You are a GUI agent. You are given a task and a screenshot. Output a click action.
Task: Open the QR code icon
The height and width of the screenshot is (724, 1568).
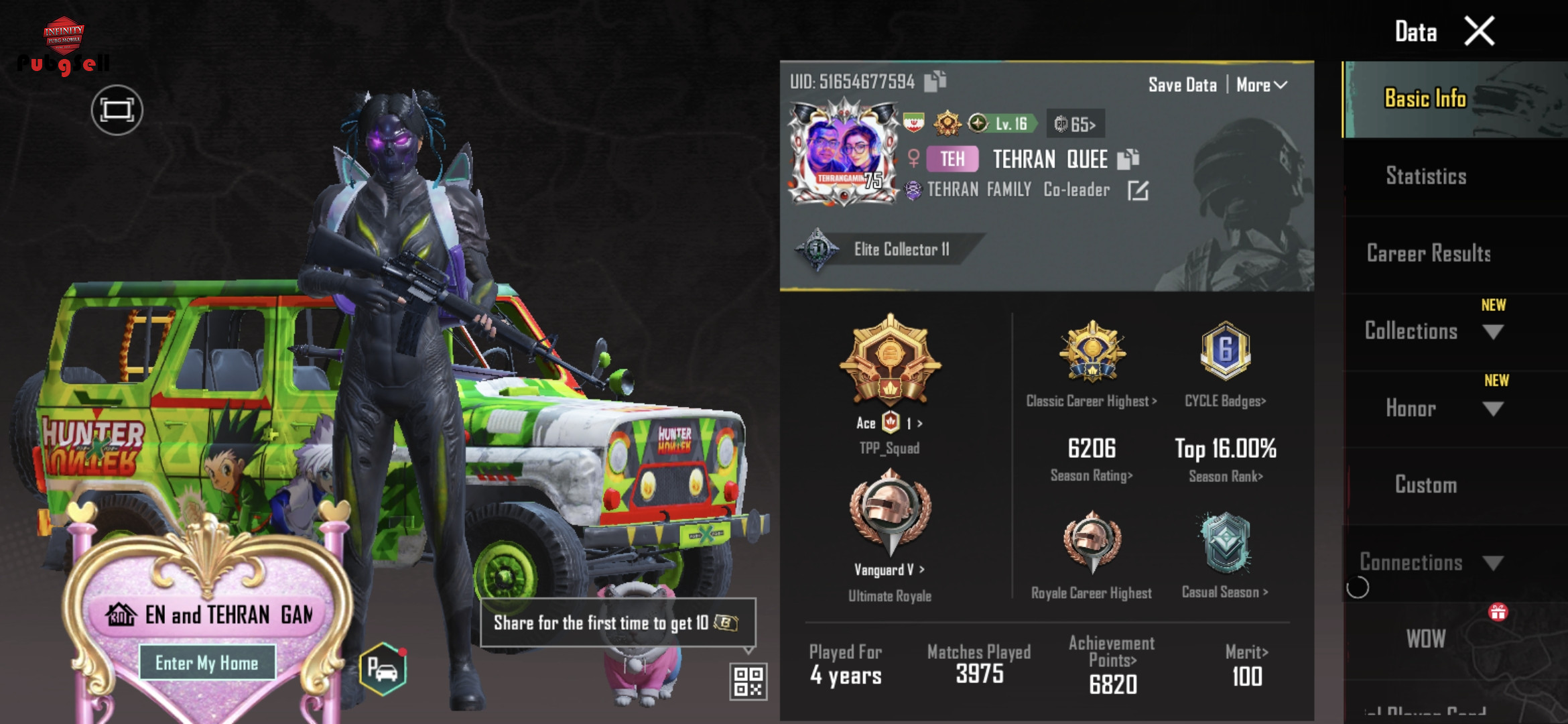(748, 680)
